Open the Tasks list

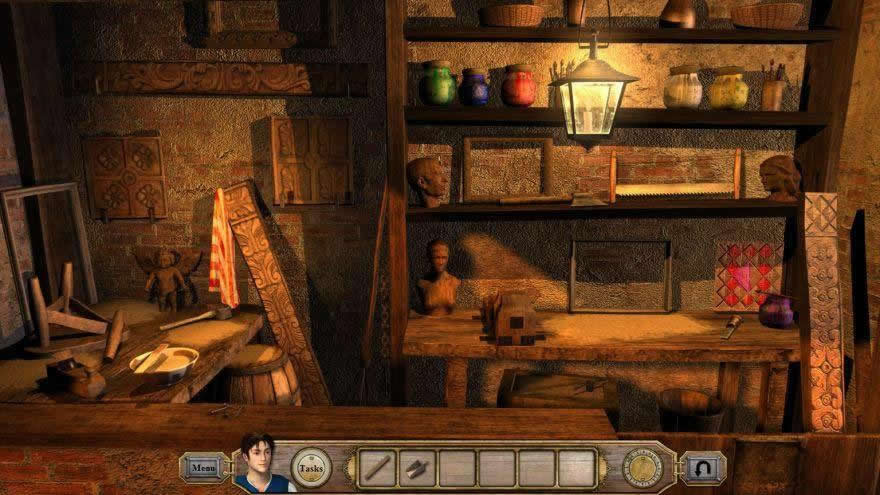[x=311, y=467]
